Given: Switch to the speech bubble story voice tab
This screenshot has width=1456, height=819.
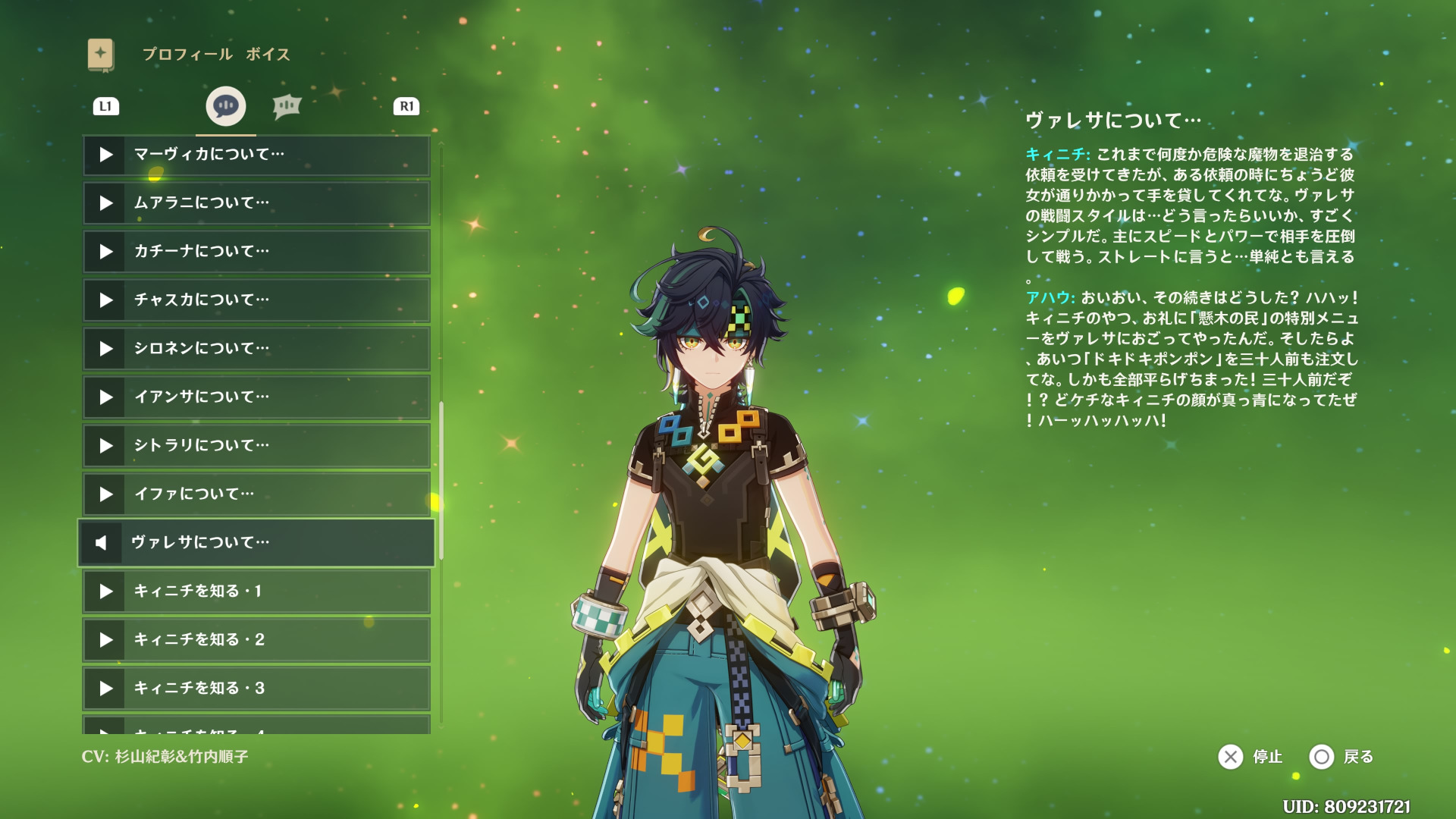Looking at the screenshot, I should pos(225,106).
